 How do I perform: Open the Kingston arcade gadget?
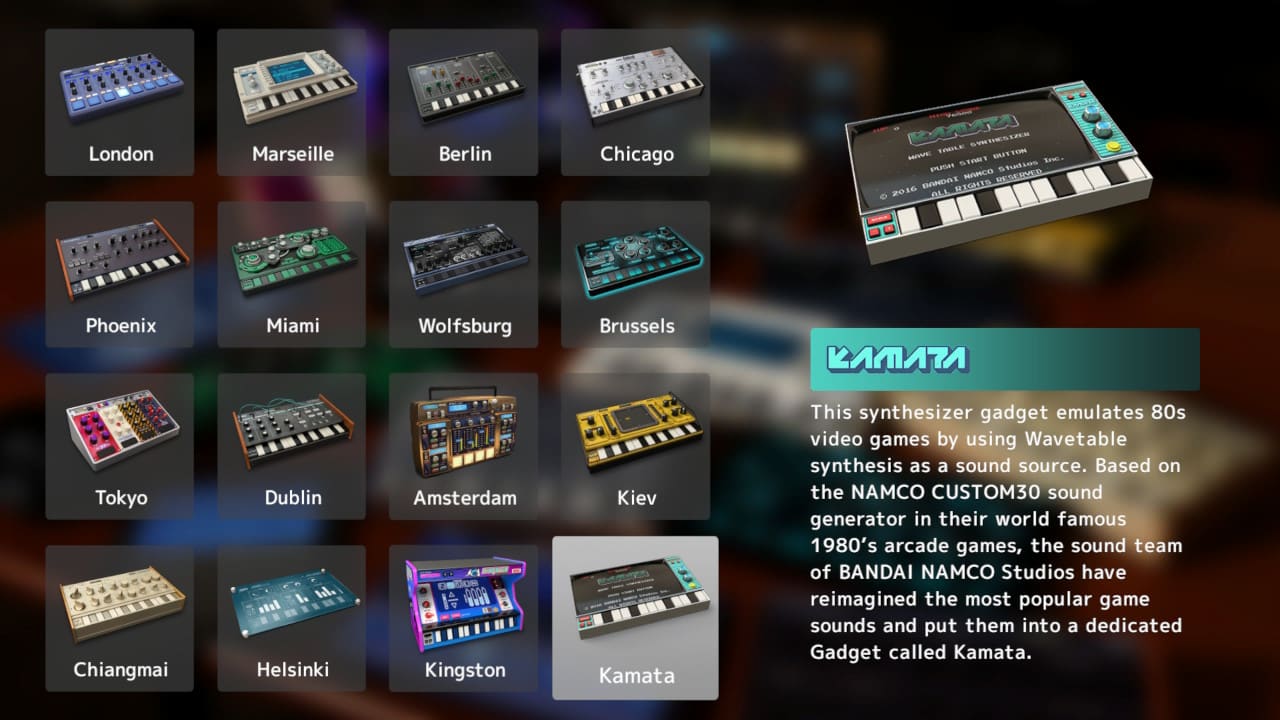coord(463,616)
